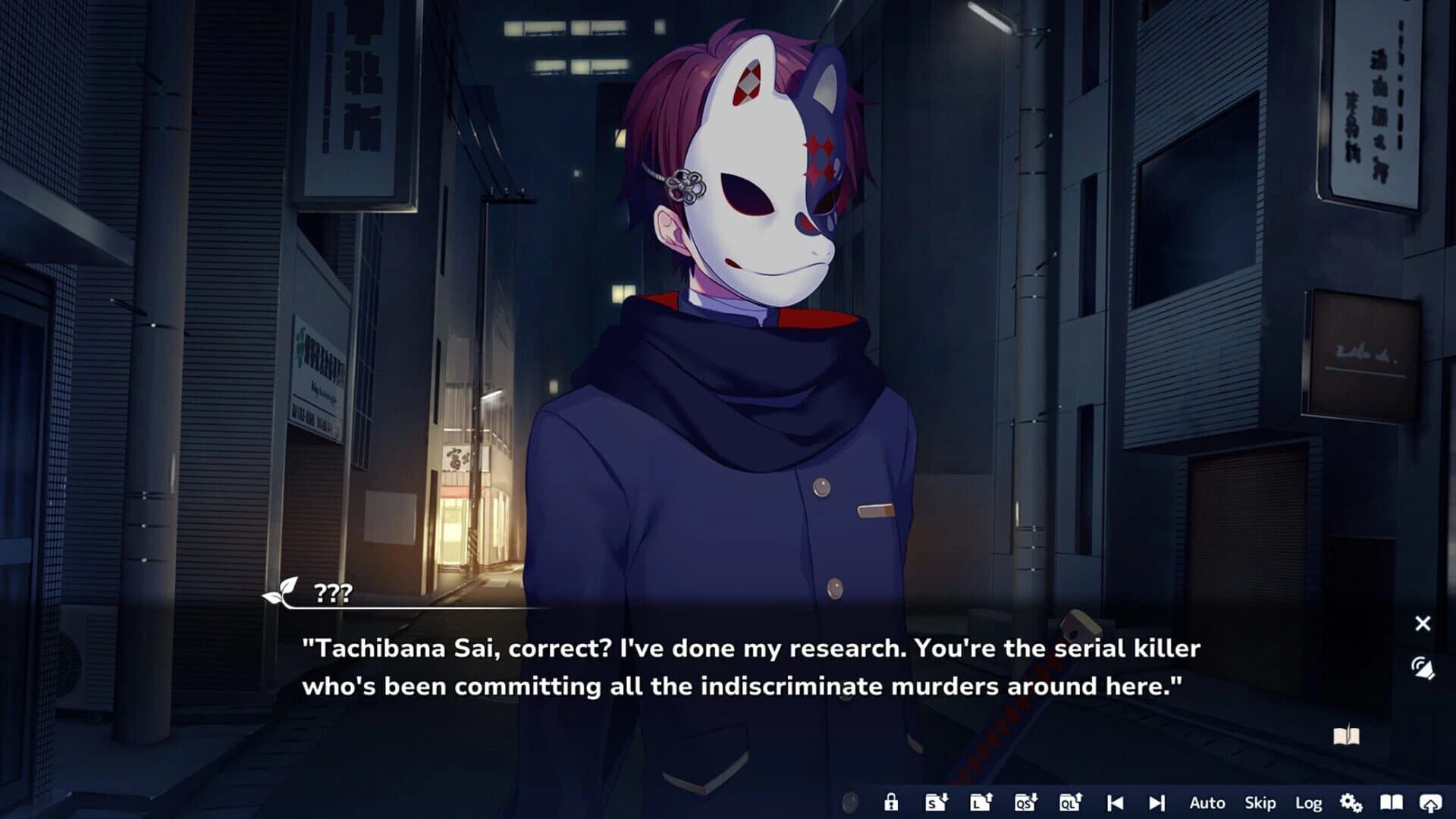Activate Skip mode
Image resolution: width=1456 pixels, height=819 pixels.
(x=1260, y=802)
